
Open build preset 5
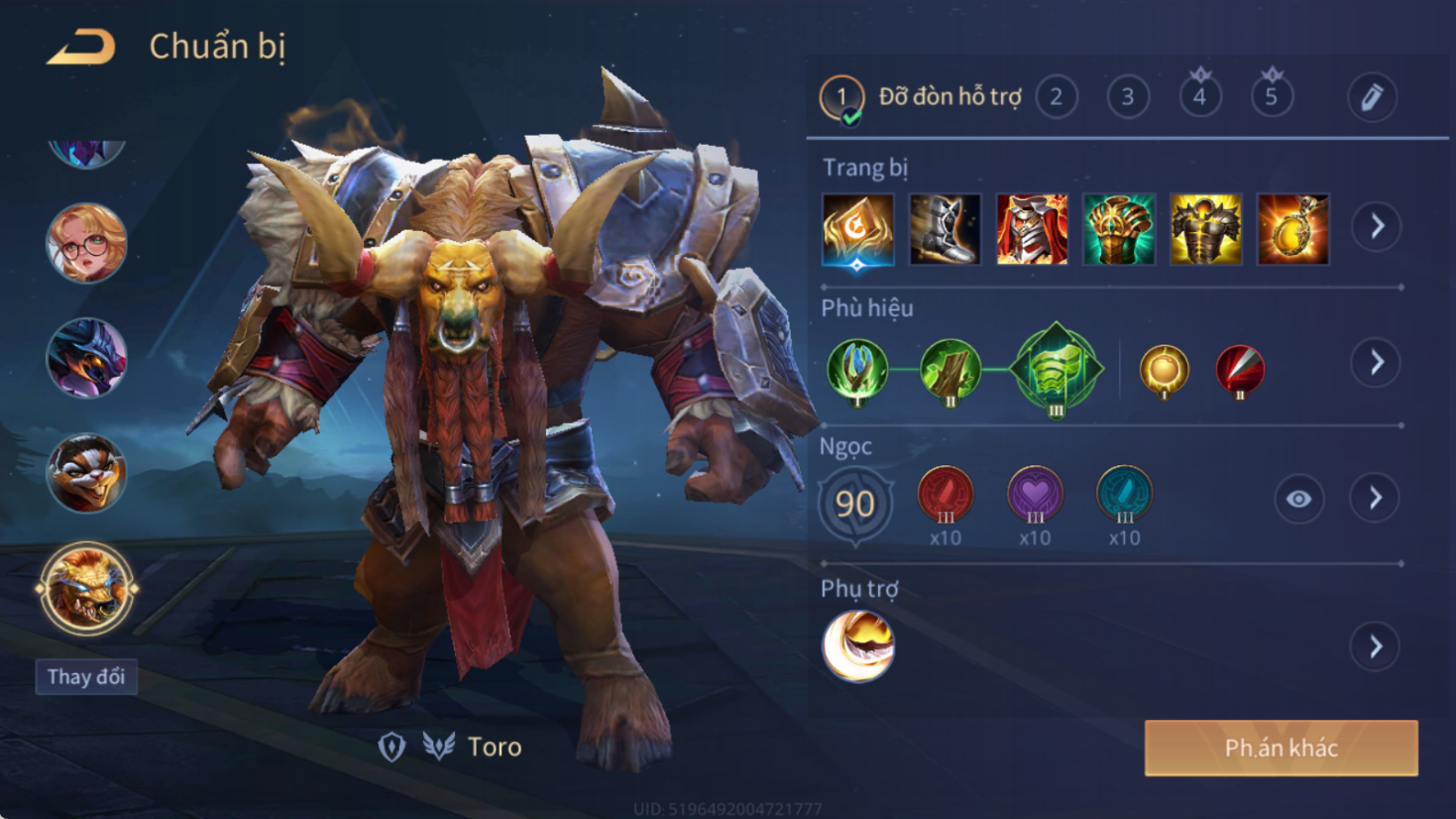[x=1272, y=97]
